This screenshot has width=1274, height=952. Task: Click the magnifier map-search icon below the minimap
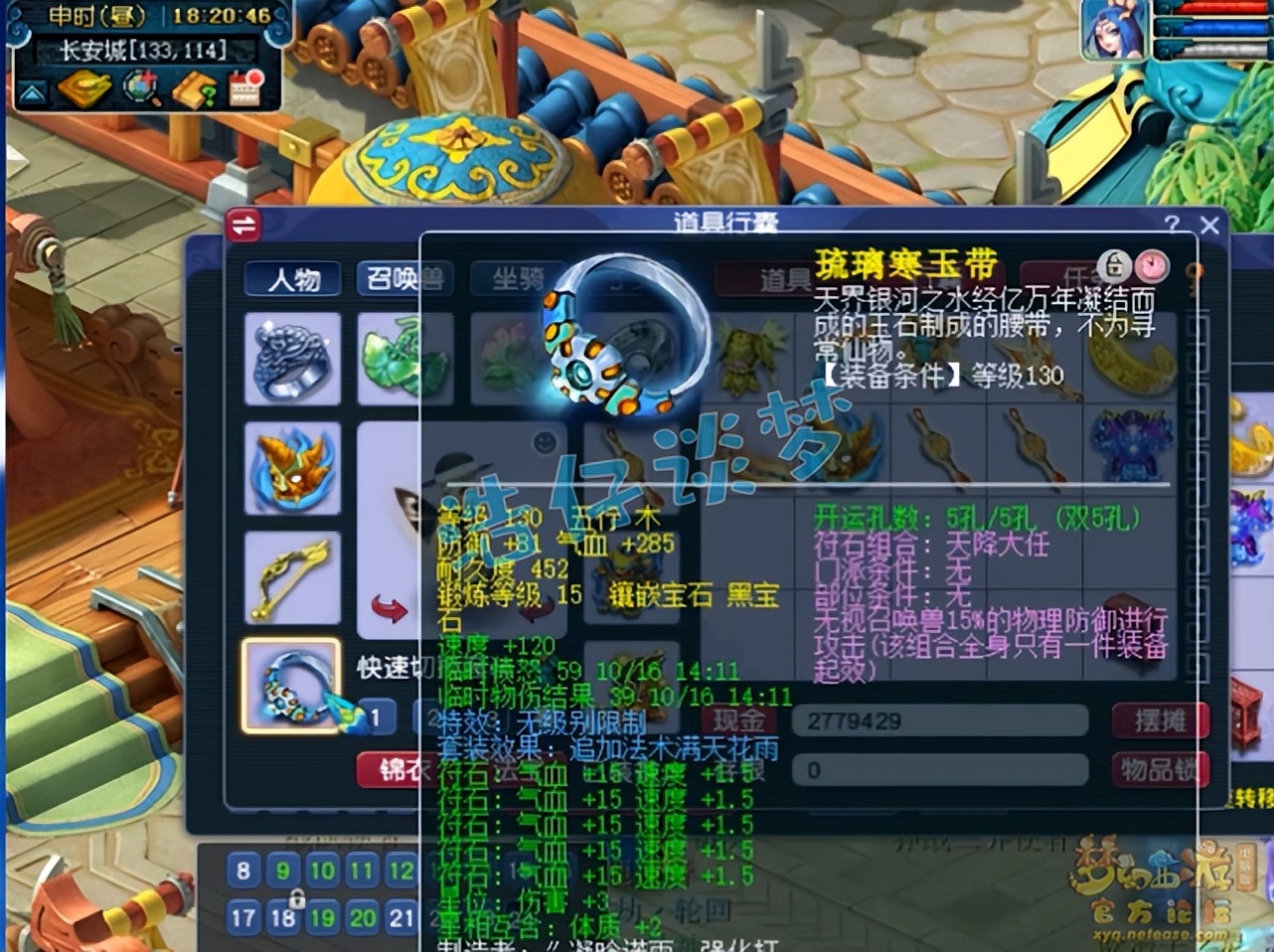click(x=139, y=86)
